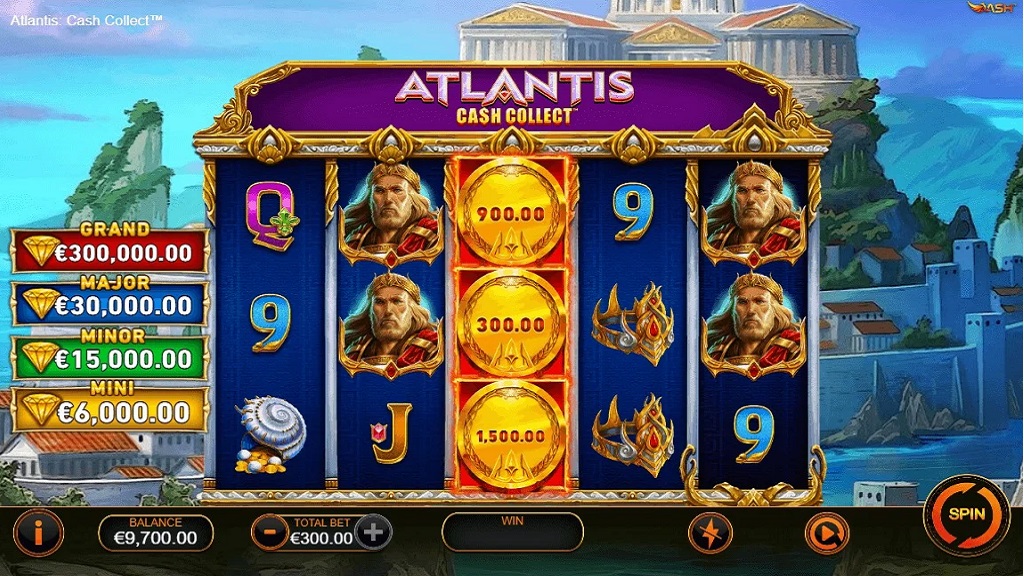Start autoplay with the circular arrow button
The height and width of the screenshot is (576, 1024).
pyautogui.click(x=826, y=533)
